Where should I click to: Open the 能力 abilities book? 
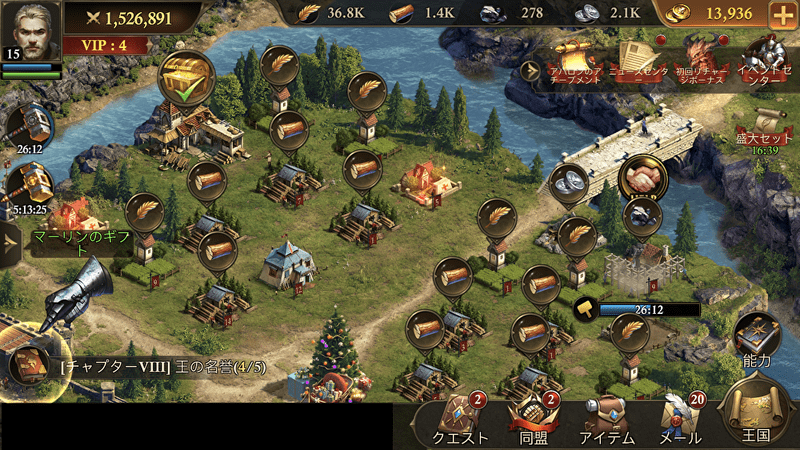click(757, 338)
